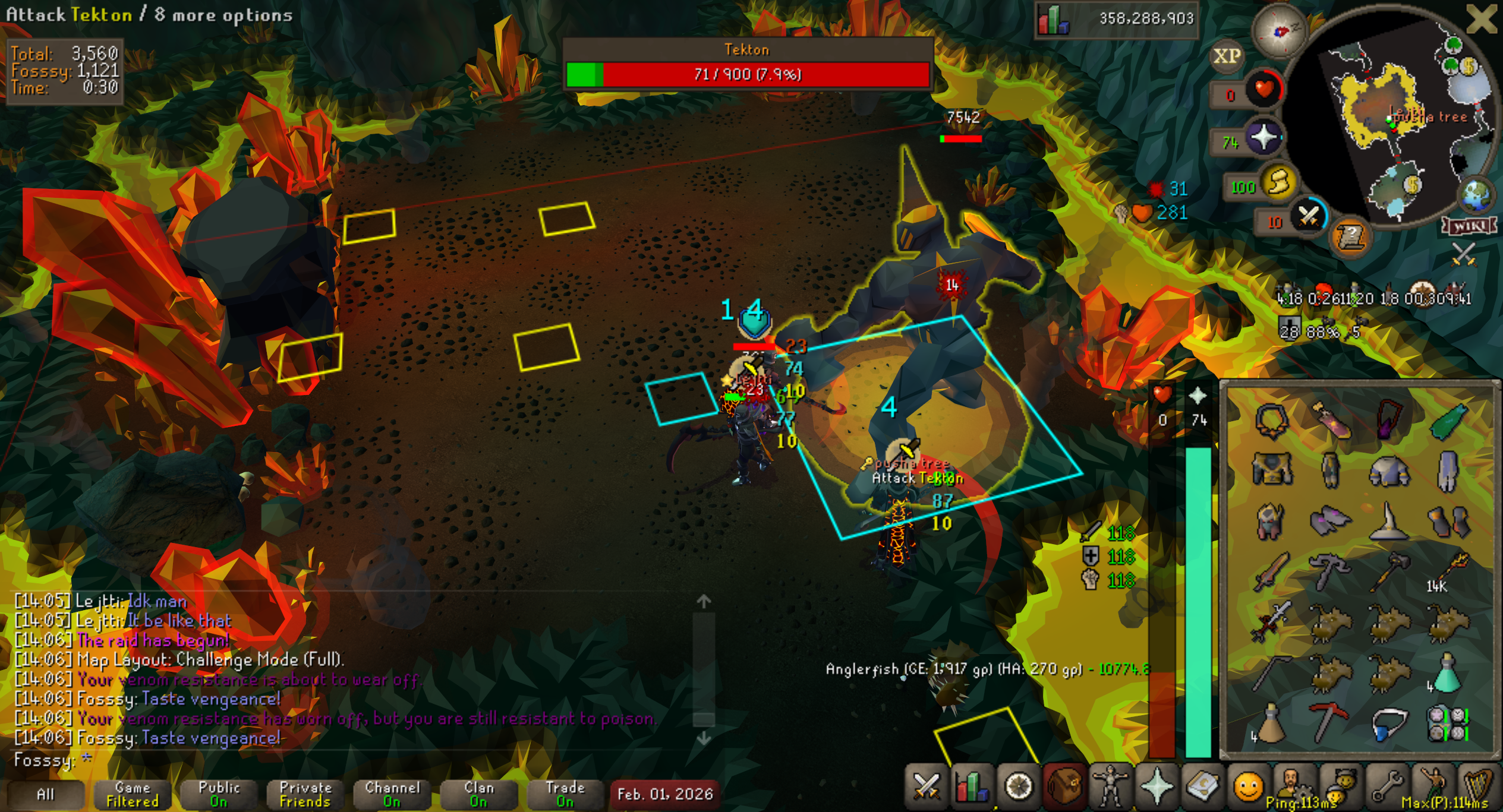Toggle the Quick-prayers orb

click(x=1263, y=138)
